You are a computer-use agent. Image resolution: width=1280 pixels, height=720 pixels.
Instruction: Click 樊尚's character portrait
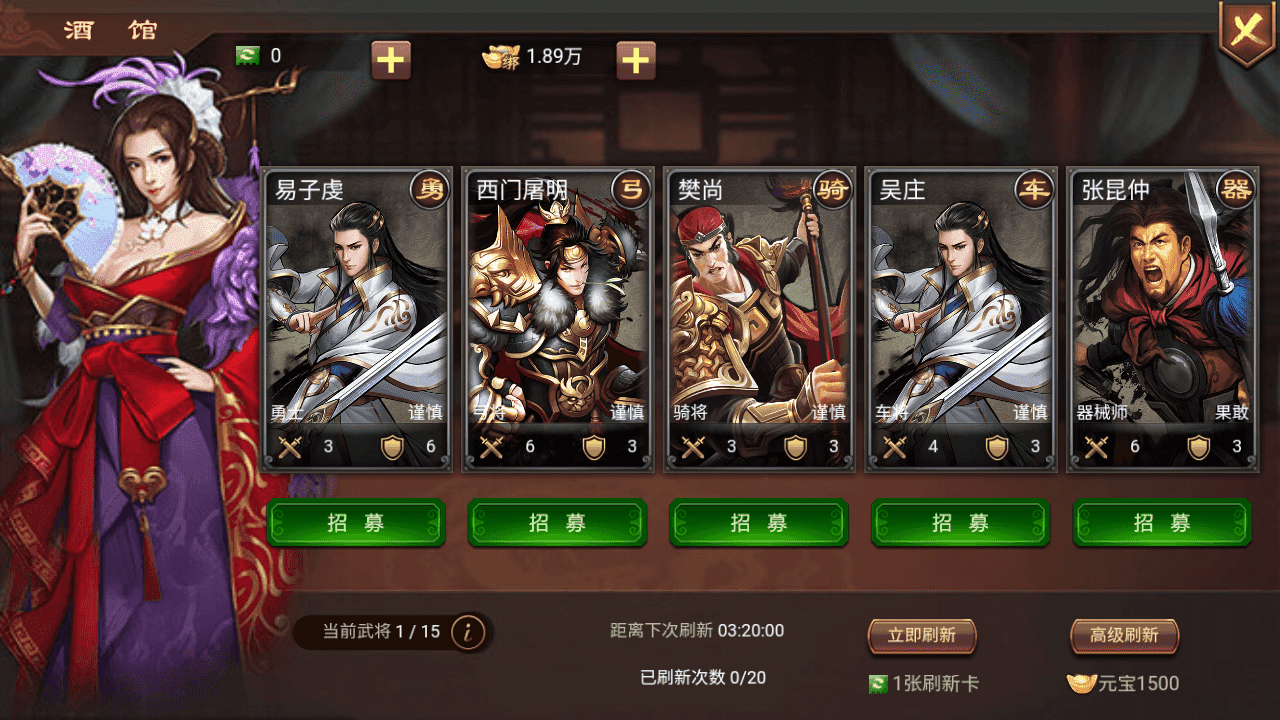[758, 300]
